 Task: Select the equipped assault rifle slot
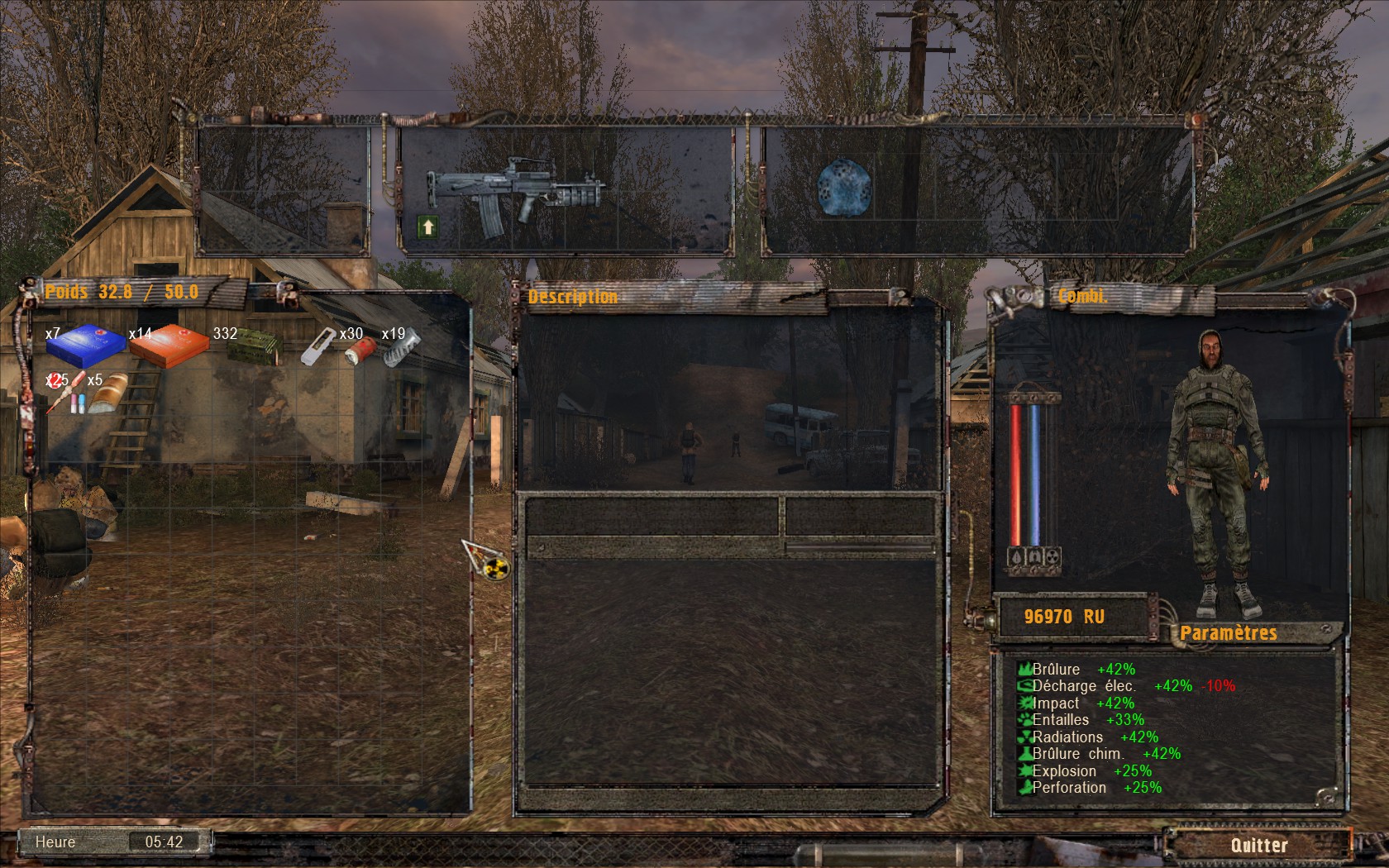(x=516, y=193)
